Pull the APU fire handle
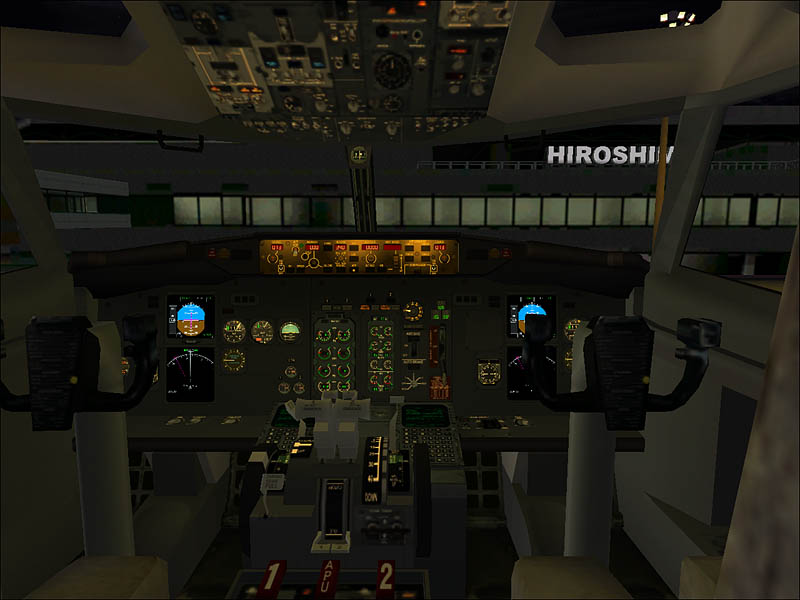This screenshot has height=600, width=800. pyautogui.click(x=330, y=580)
